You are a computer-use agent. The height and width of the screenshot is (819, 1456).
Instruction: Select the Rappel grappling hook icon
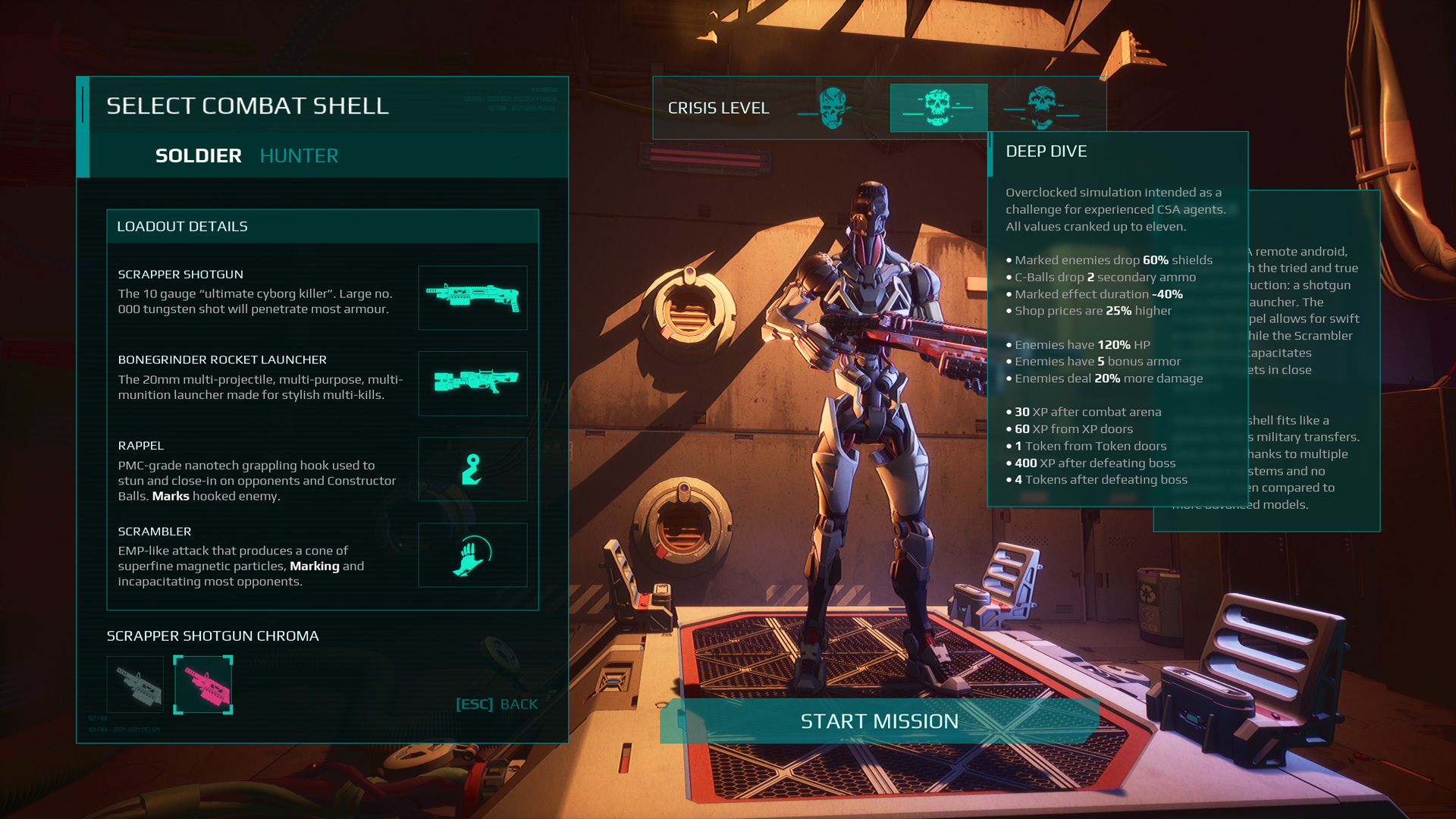472,469
